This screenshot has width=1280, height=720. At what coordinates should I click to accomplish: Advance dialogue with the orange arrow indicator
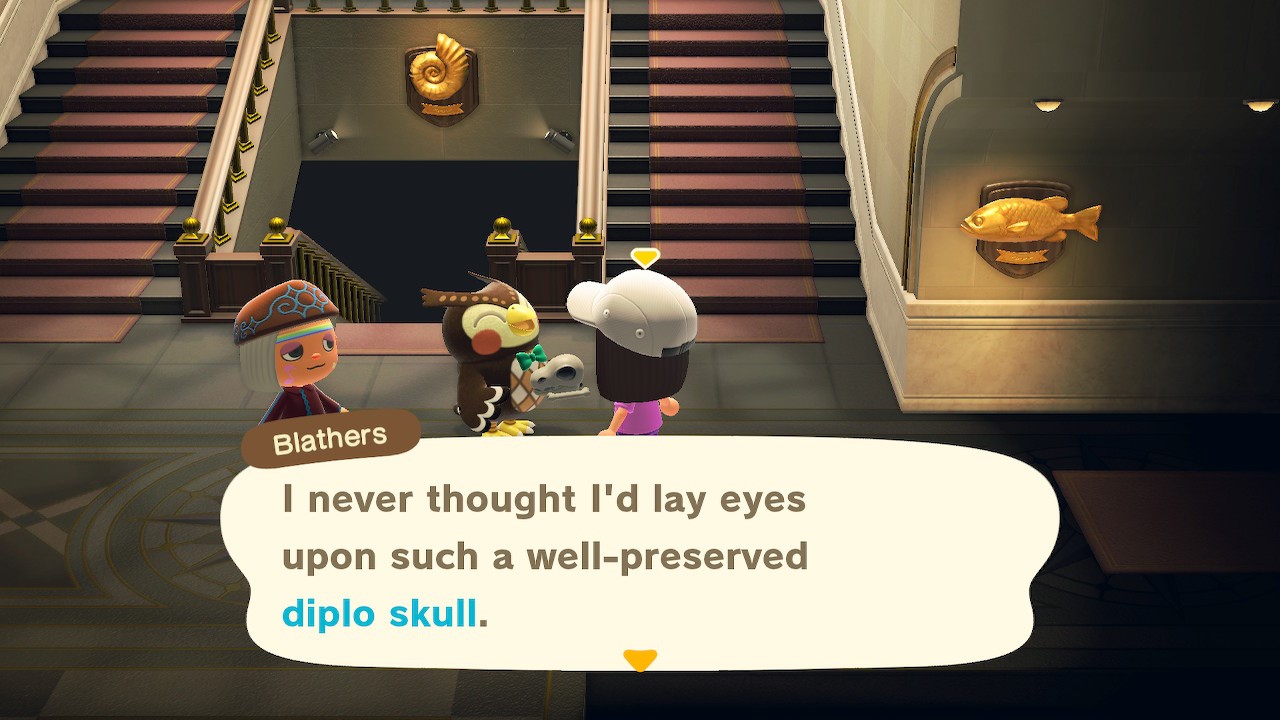tap(639, 660)
